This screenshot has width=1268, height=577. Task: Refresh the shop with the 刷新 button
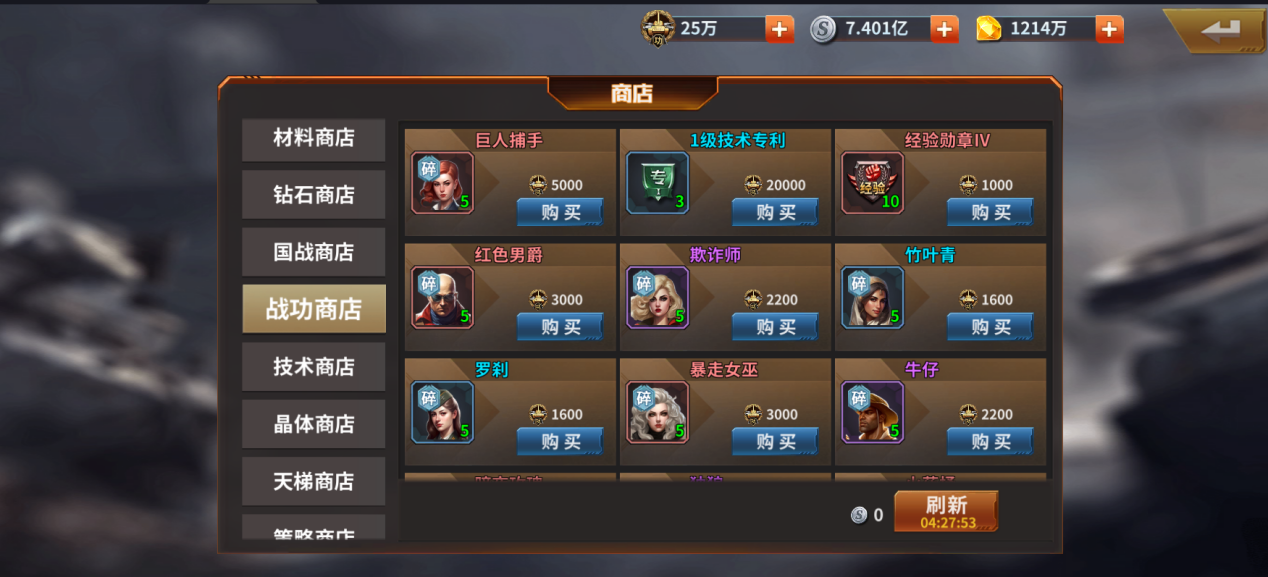[945, 511]
